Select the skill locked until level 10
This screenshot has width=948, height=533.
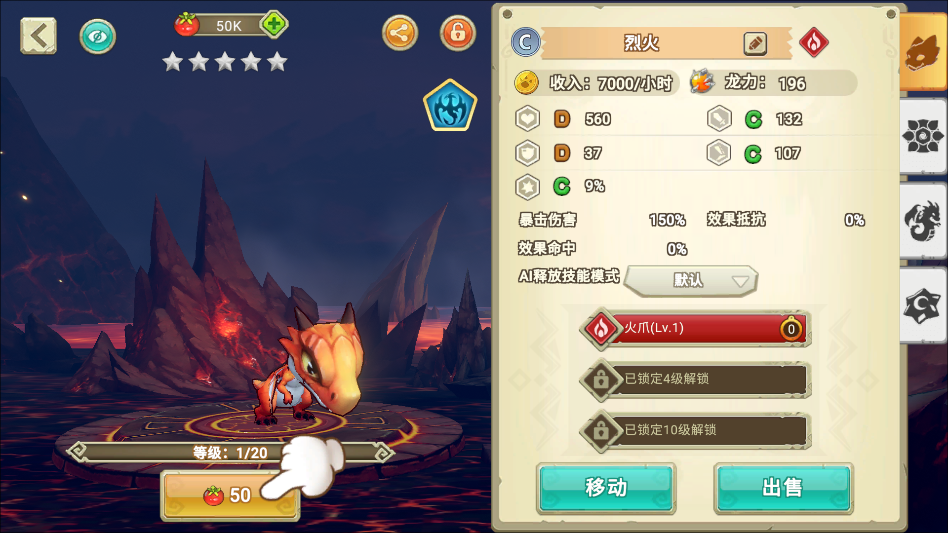697,430
